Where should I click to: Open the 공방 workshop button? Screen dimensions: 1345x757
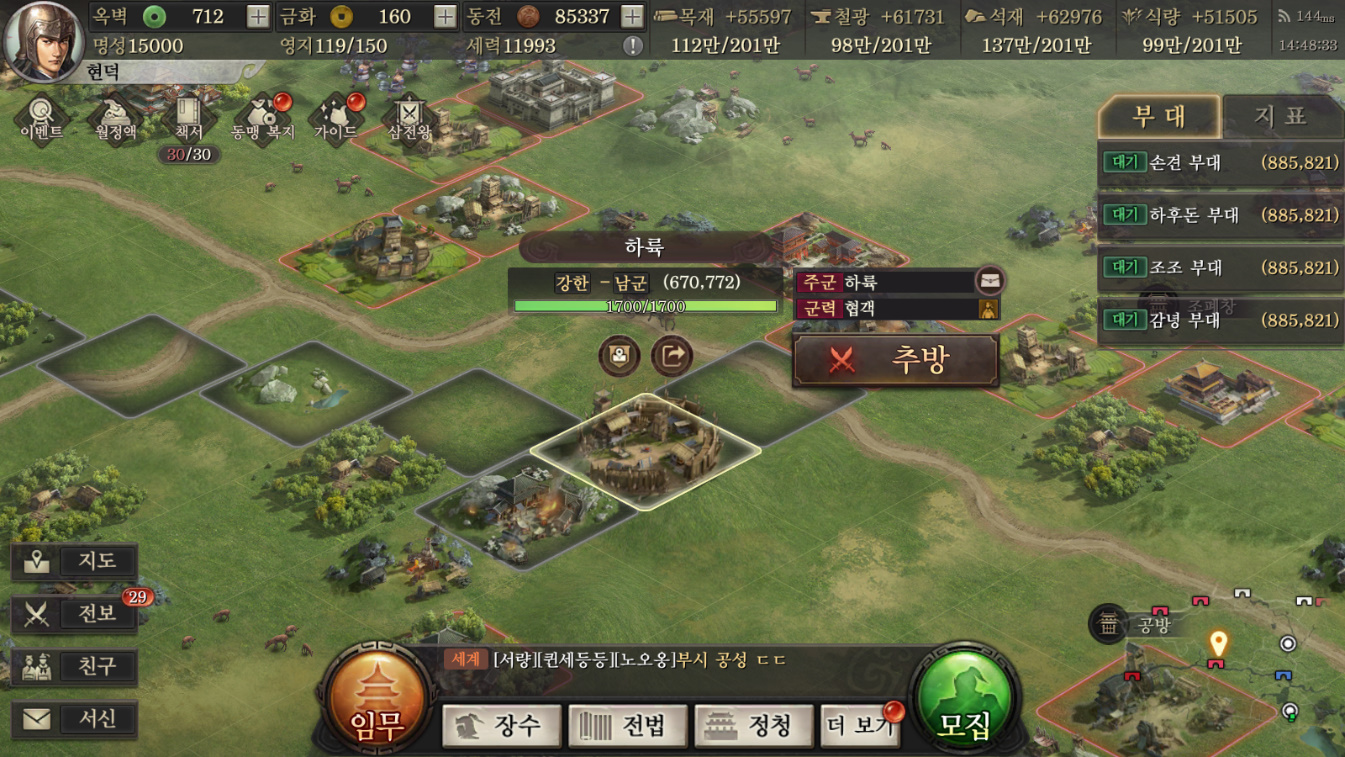(1135, 626)
